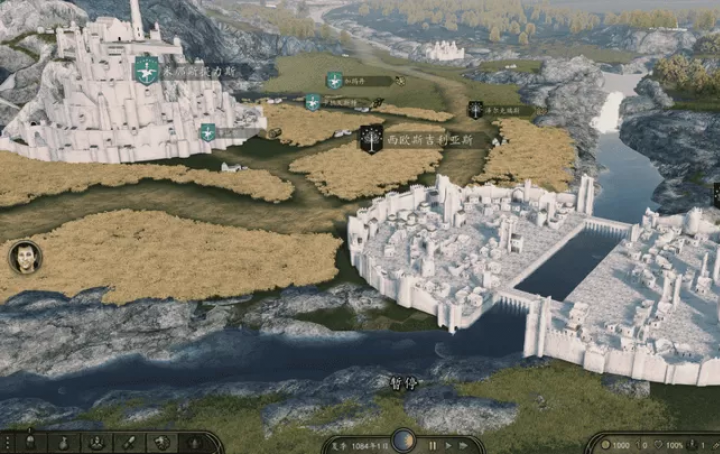720x454 pixels.
Task: Click the player portrait on the left edge
Action: click(25, 257)
